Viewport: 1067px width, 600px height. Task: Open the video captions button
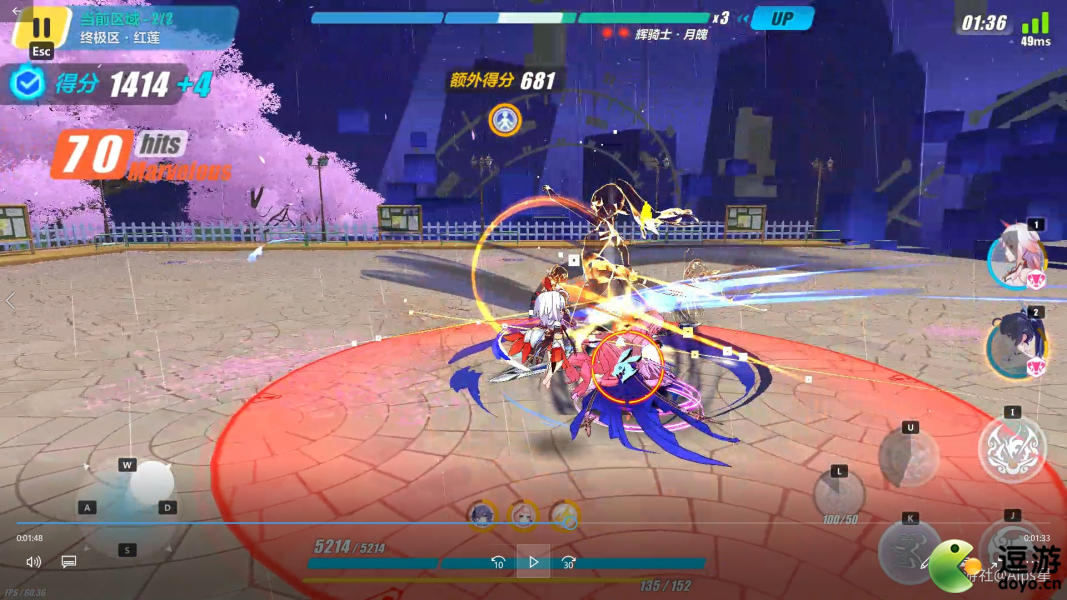(69, 562)
